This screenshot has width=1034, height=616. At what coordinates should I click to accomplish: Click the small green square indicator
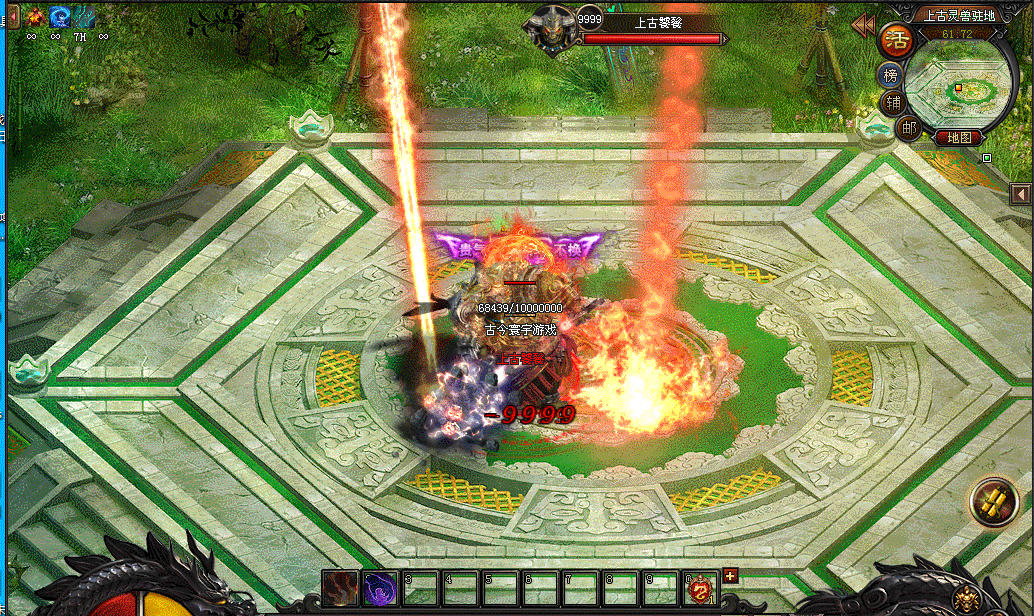(x=987, y=157)
